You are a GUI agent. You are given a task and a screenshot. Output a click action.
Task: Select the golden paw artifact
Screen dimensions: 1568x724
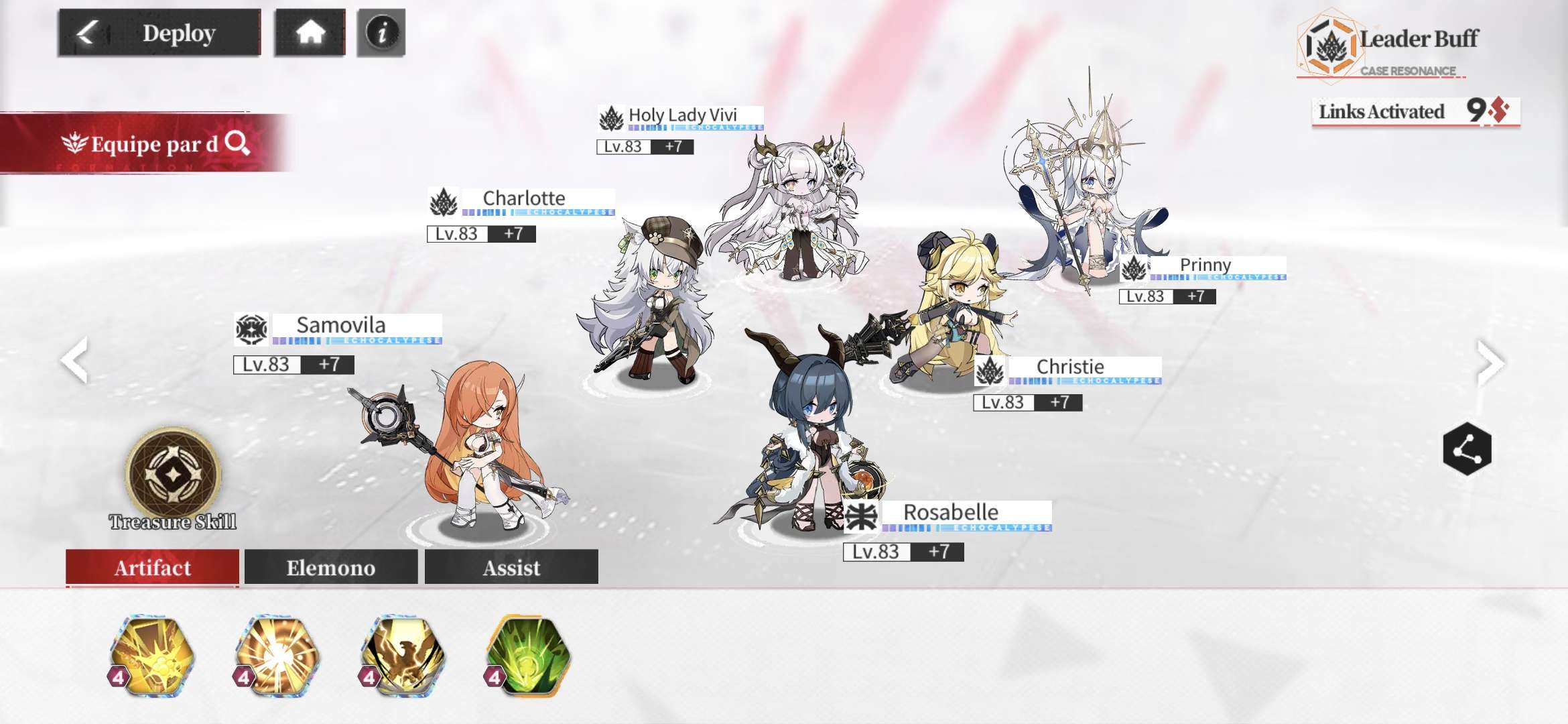pyautogui.click(x=153, y=656)
